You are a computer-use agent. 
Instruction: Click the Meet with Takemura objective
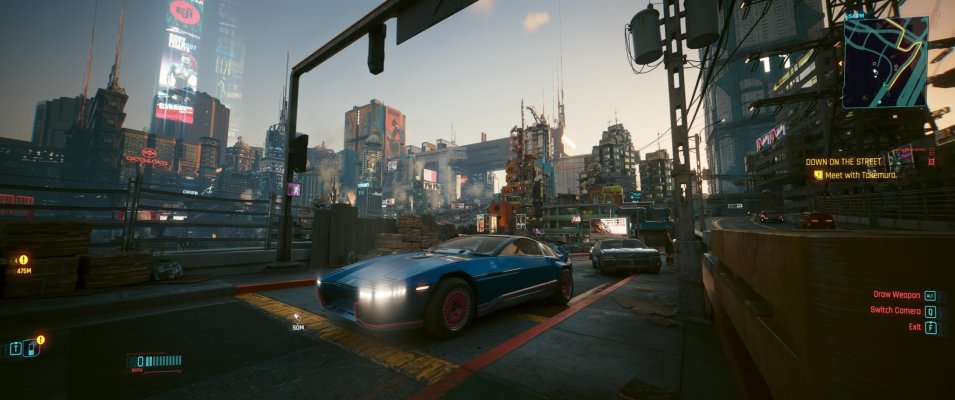[860, 175]
